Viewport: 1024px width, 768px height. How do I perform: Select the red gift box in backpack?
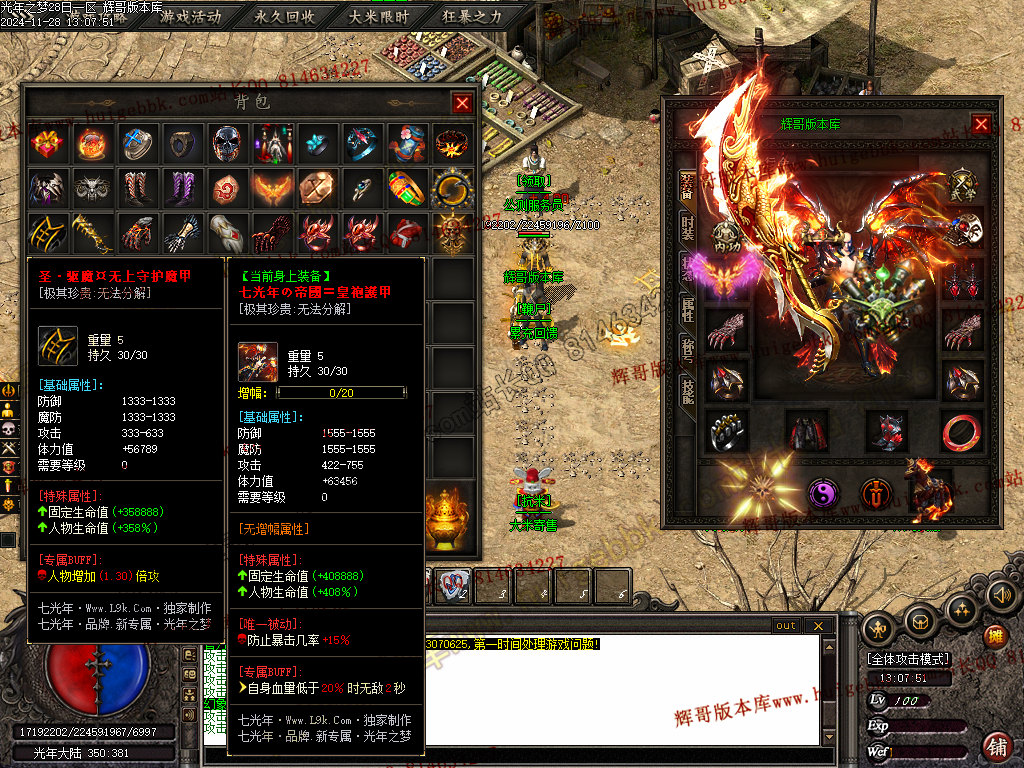pos(47,144)
